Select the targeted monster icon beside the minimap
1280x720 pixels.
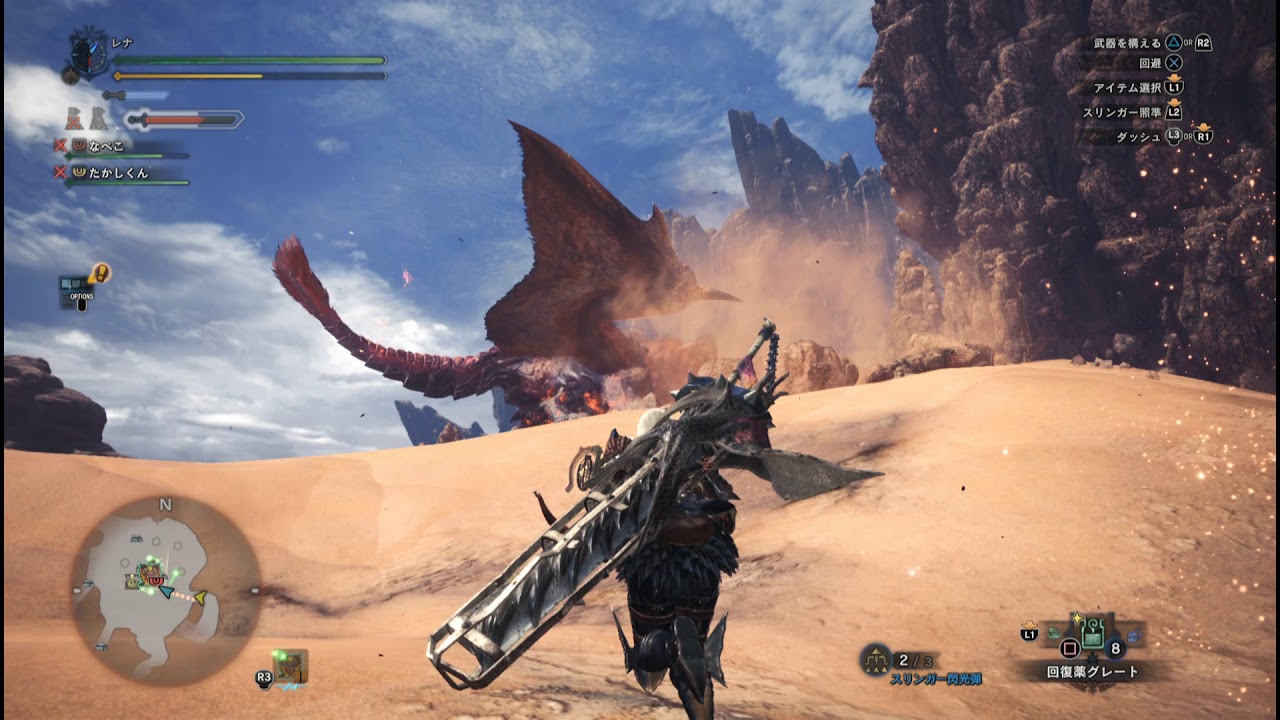point(291,666)
